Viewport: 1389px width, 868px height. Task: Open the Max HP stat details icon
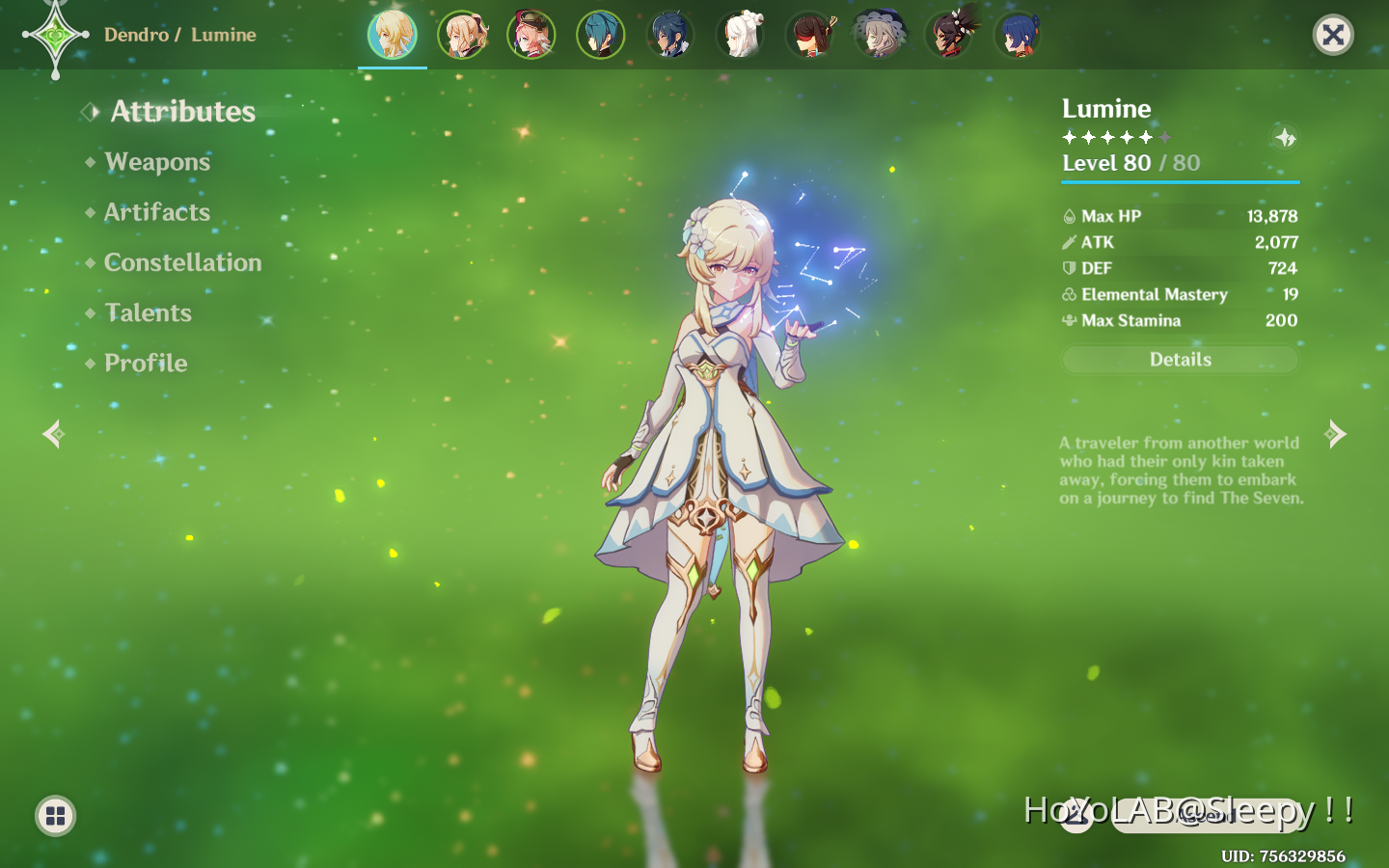coord(1071,216)
